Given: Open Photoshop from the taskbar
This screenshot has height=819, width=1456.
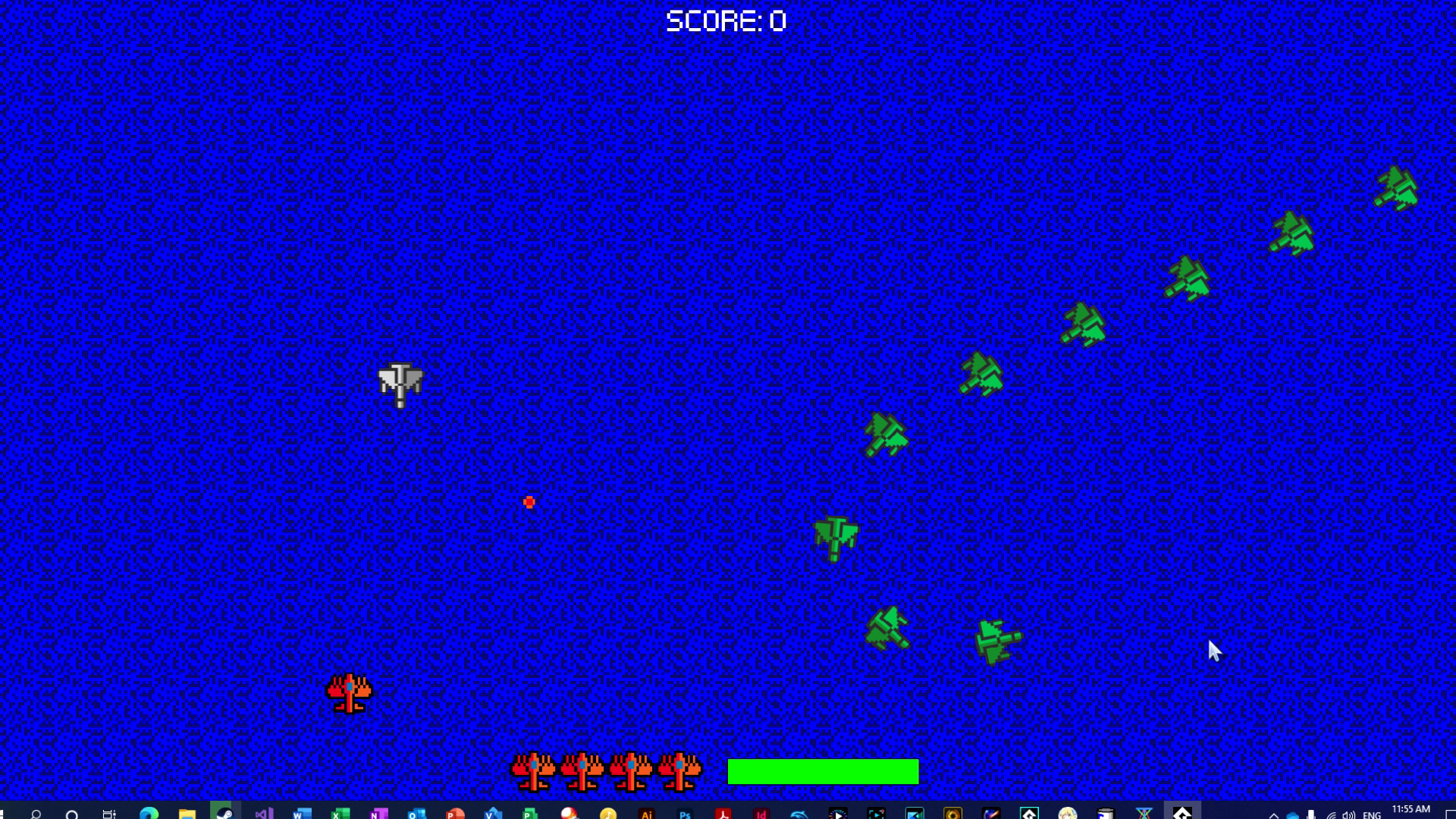Looking at the screenshot, I should 686,811.
